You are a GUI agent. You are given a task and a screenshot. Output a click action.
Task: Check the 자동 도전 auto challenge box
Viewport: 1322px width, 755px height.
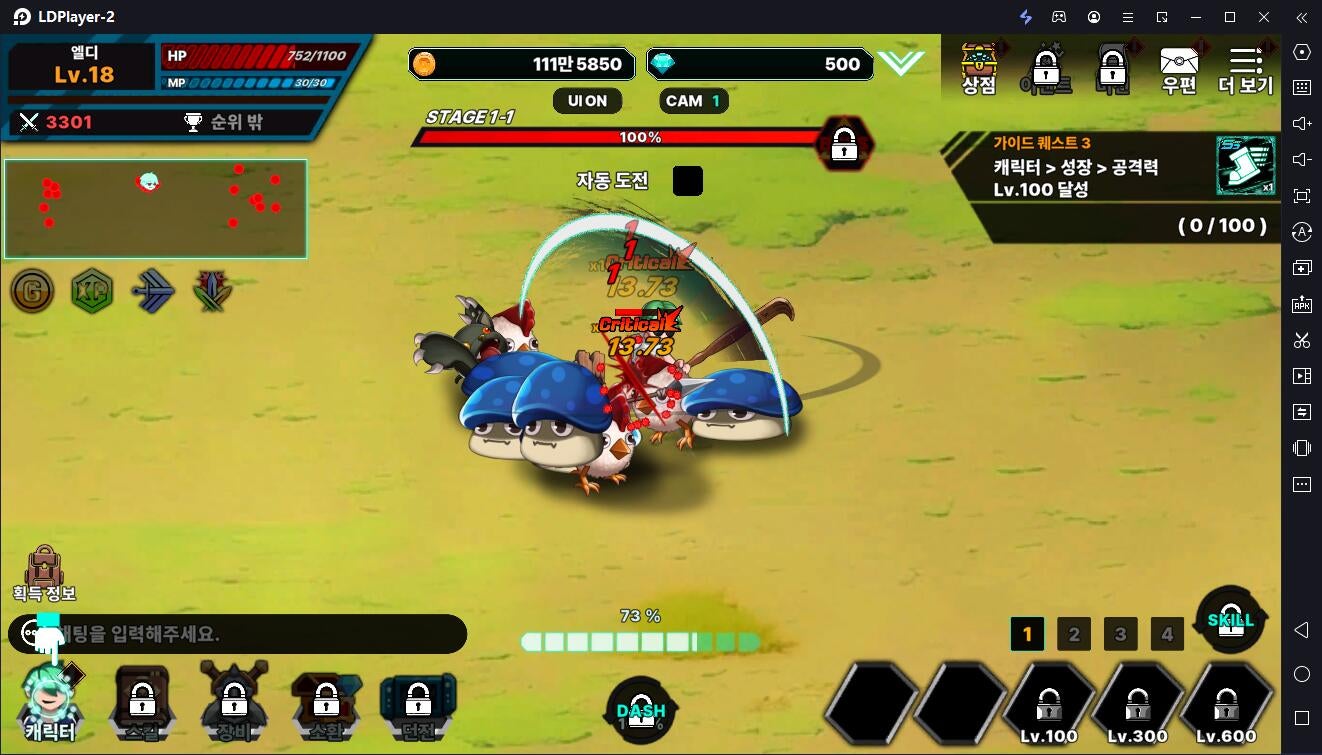click(687, 181)
